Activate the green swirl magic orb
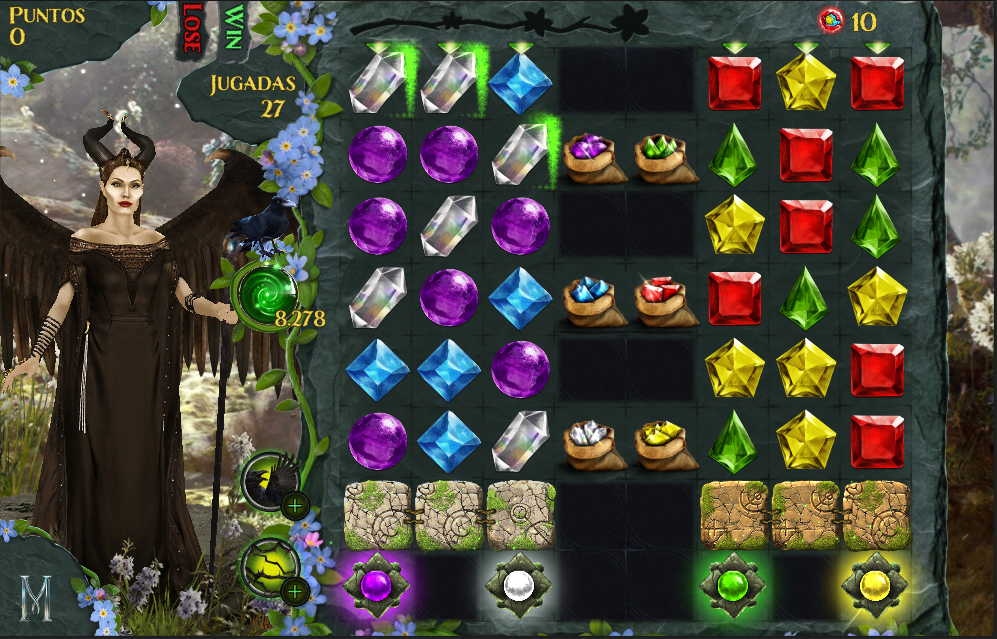The image size is (997, 639). tap(266, 293)
